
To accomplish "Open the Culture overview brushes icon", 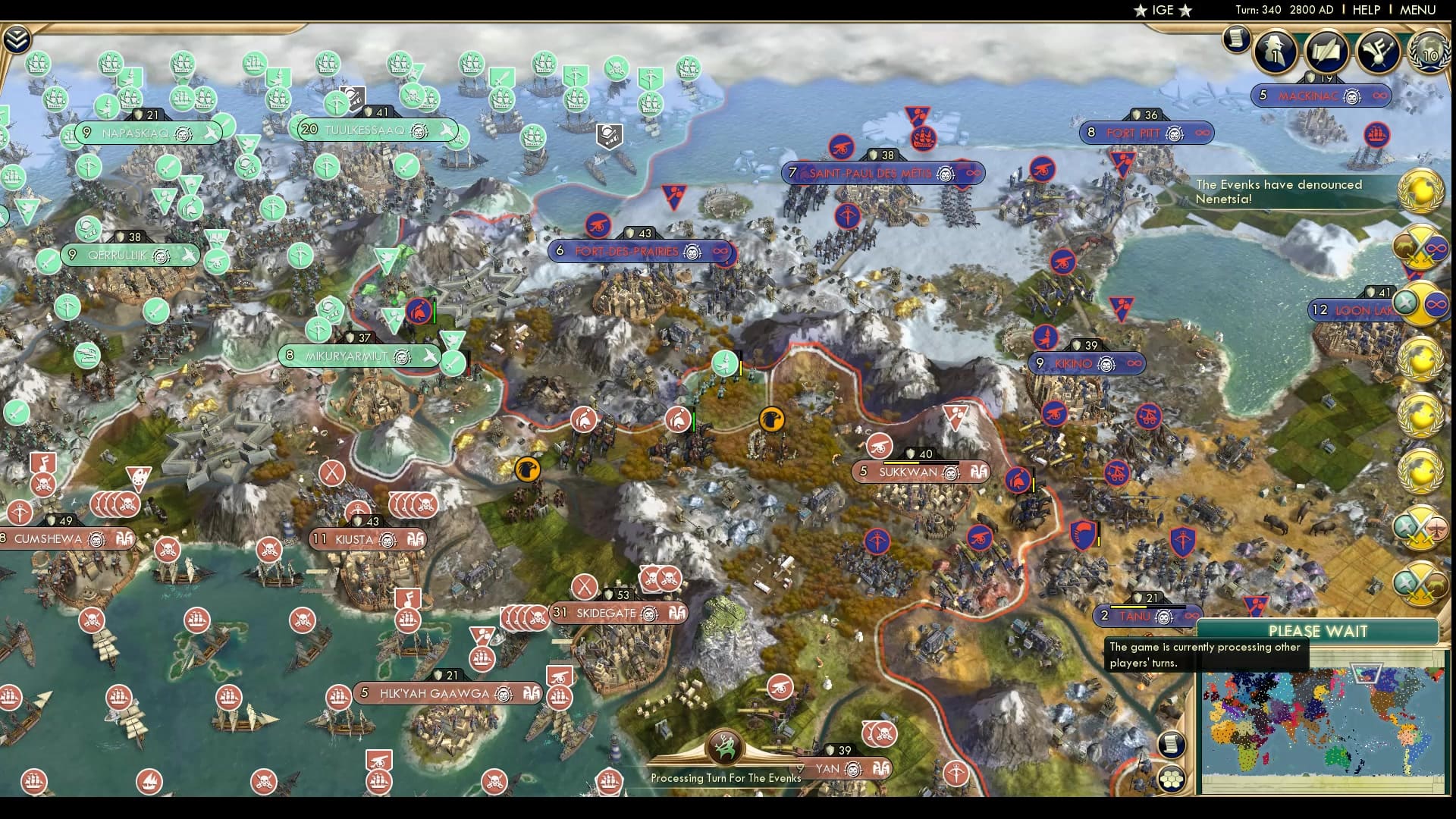I will (1379, 53).
